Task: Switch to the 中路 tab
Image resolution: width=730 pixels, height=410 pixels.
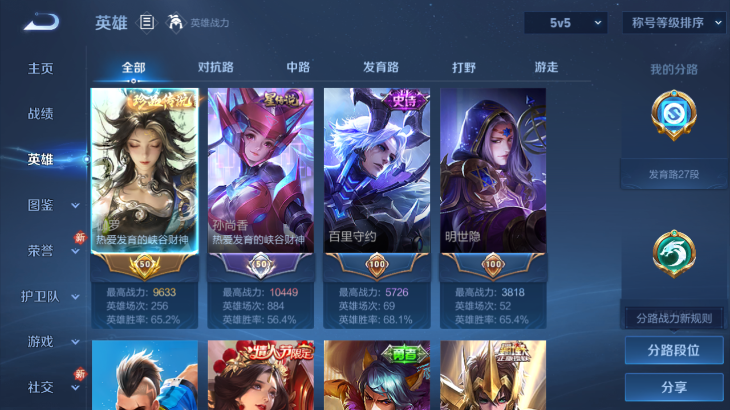Action: tap(298, 67)
